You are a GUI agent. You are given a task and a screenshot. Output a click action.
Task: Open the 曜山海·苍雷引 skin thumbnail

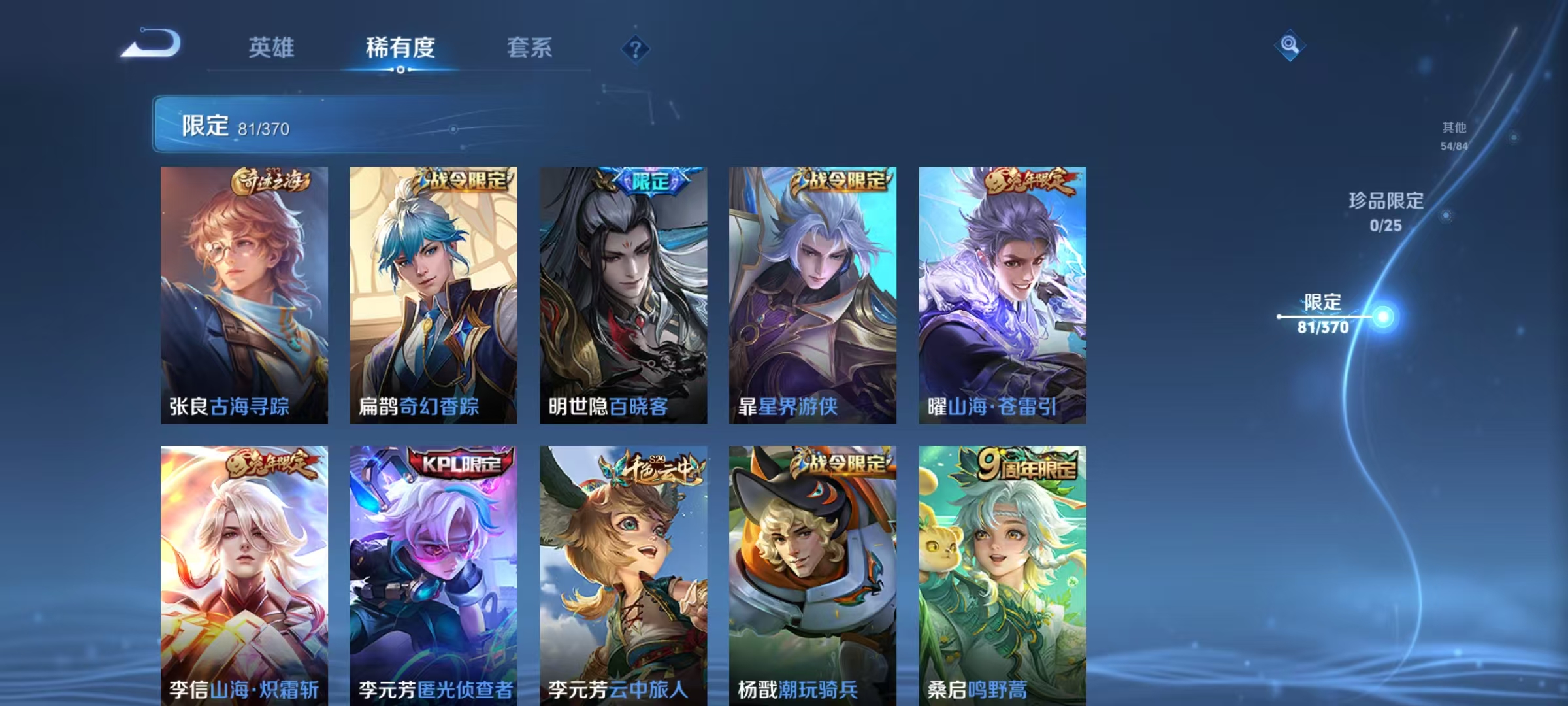pos(1004,294)
